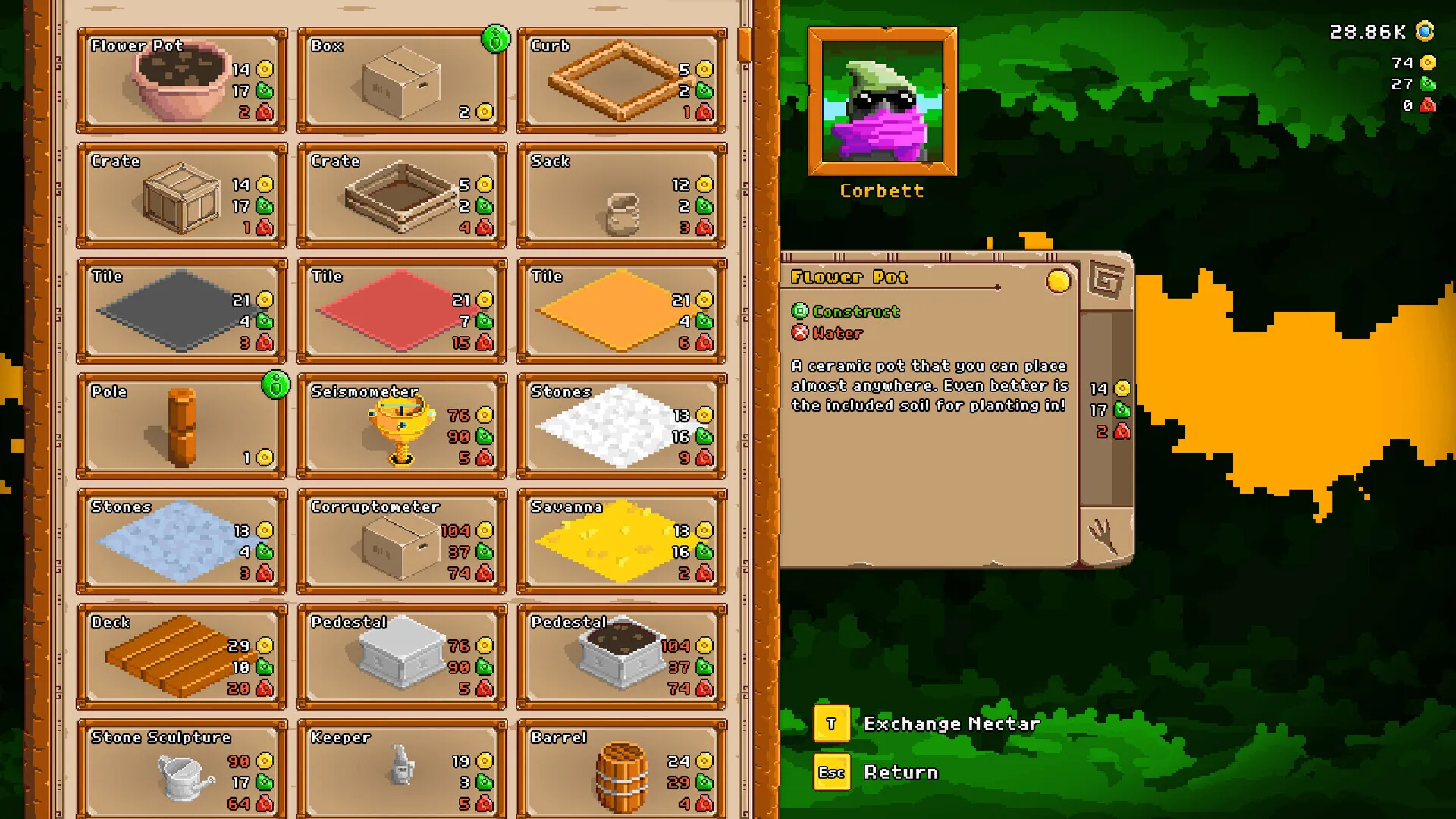
Task: Select the Flower Pot shop item
Action: 182,80
